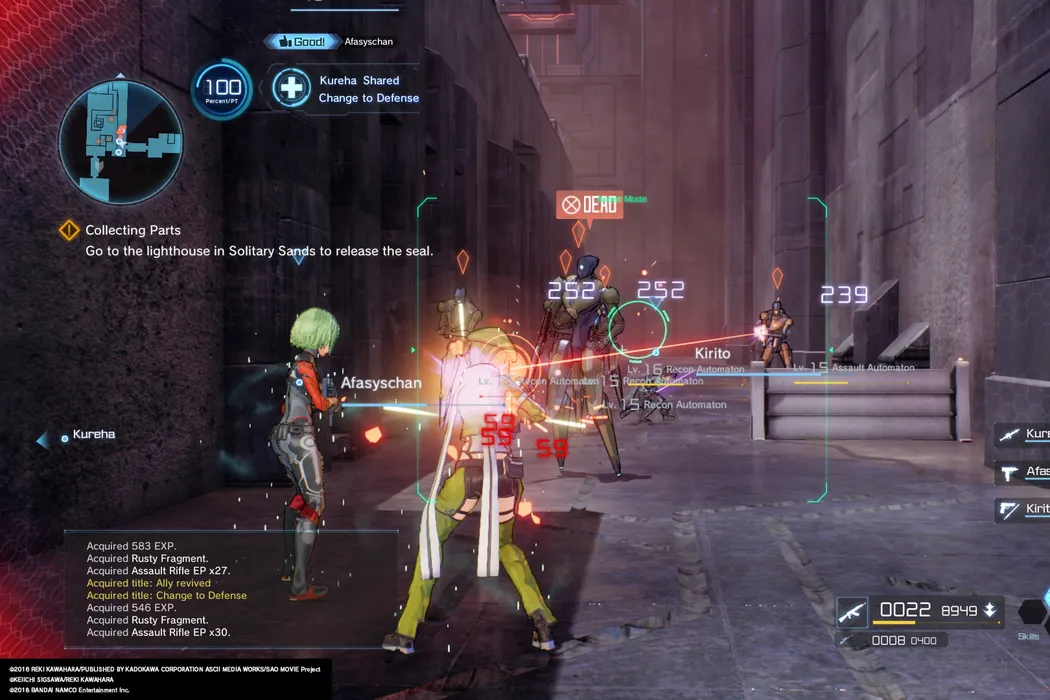Choose the equipped assault rifle weapon icon
This screenshot has height=700, width=1050.
coord(852,610)
